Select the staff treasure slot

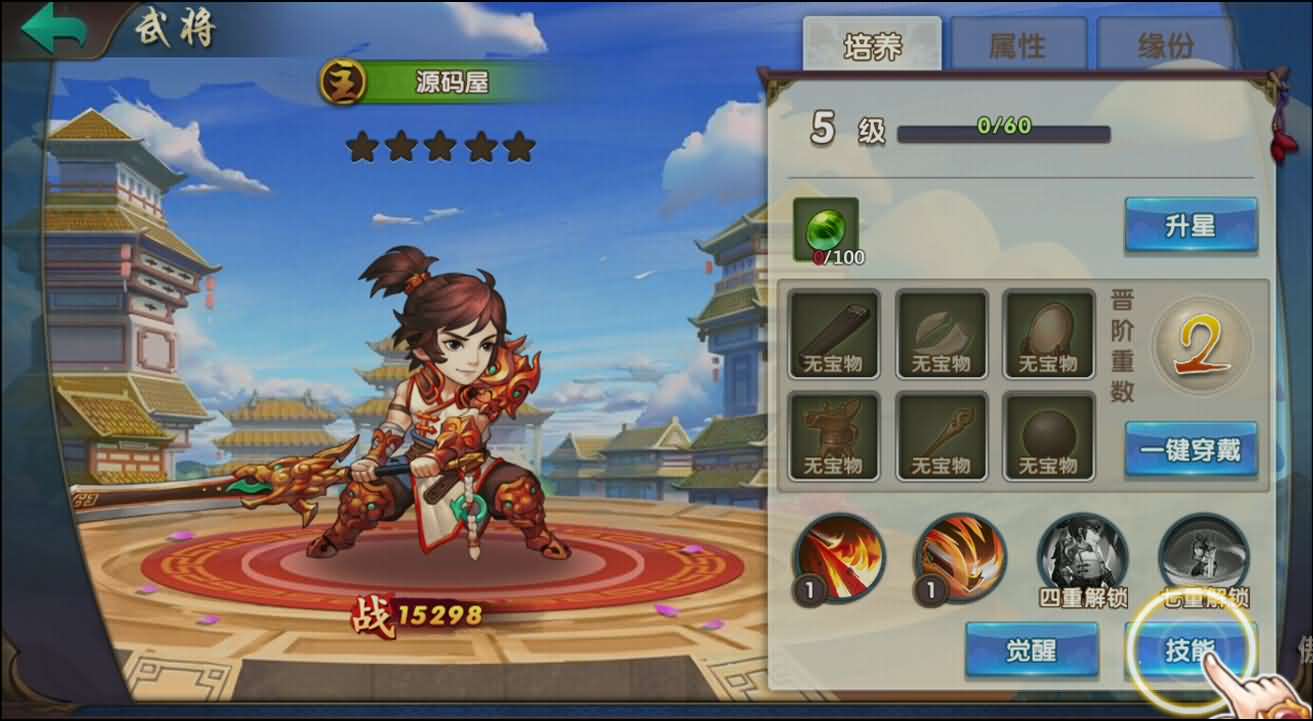[x=941, y=432]
